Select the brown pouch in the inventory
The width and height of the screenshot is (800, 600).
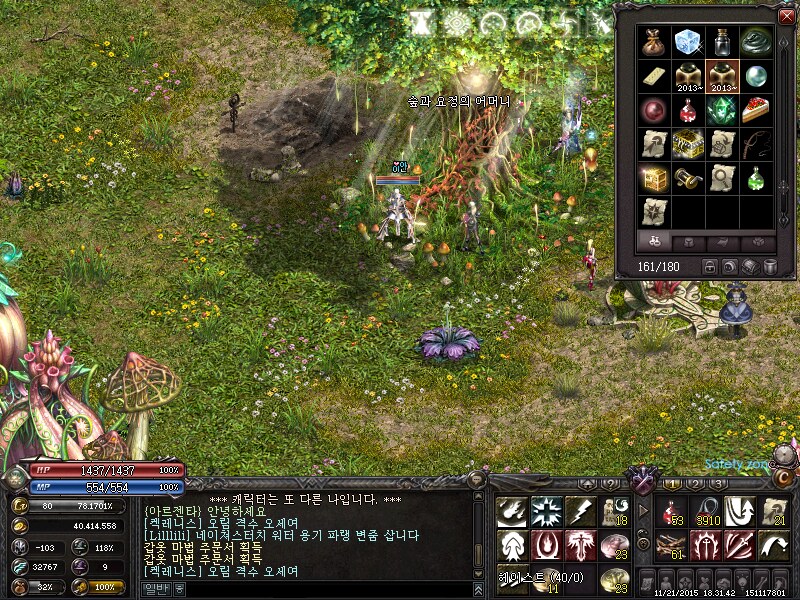click(656, 42)
